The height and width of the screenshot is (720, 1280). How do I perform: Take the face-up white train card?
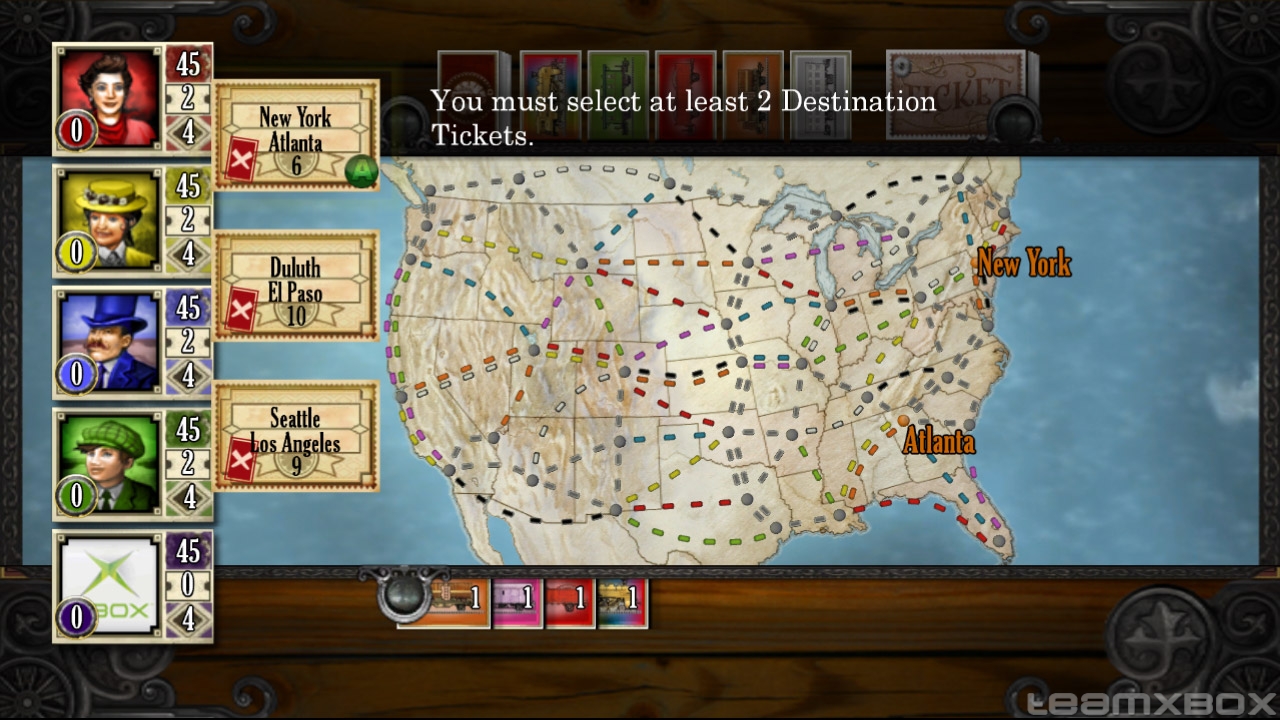click(820, 94)
